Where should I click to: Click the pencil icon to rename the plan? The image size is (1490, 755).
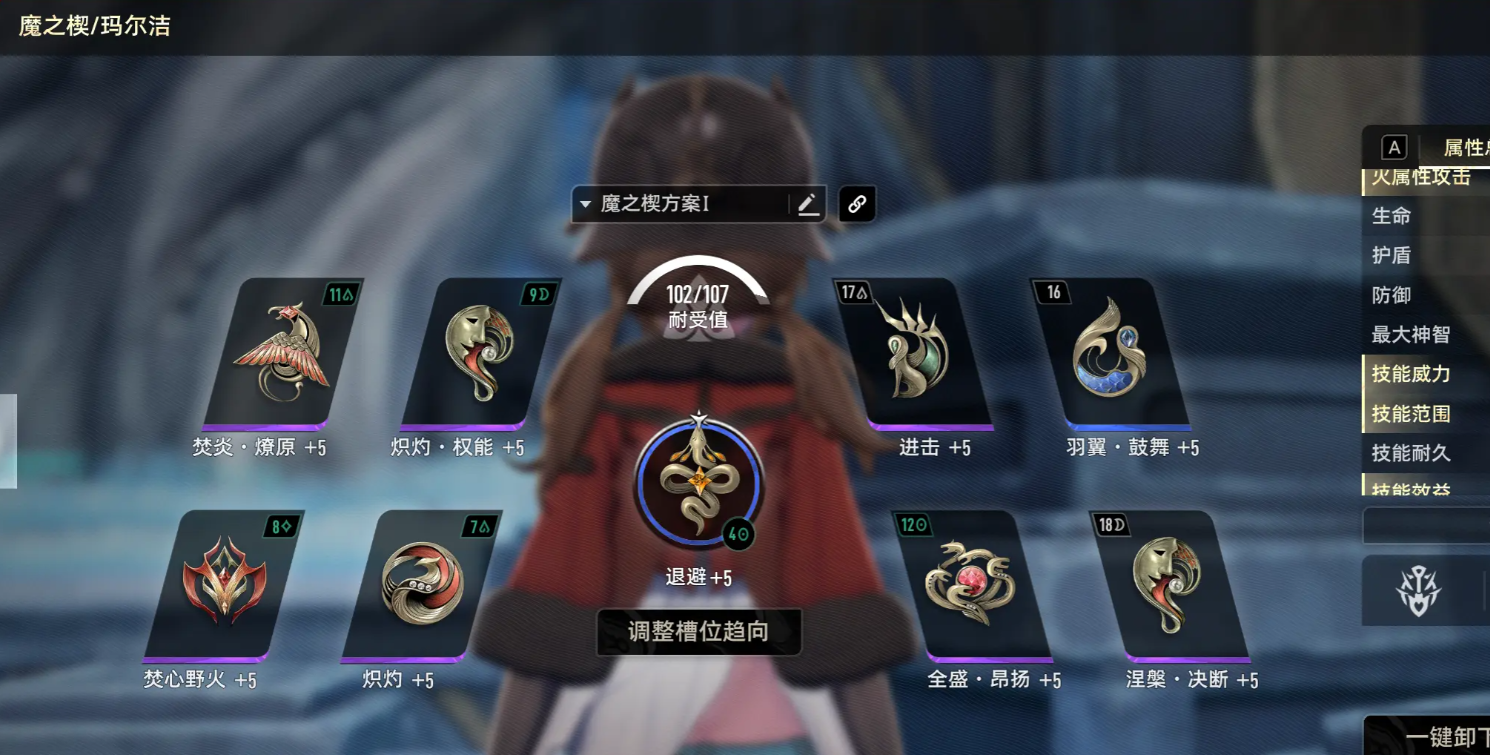click(x=809, y=204)
